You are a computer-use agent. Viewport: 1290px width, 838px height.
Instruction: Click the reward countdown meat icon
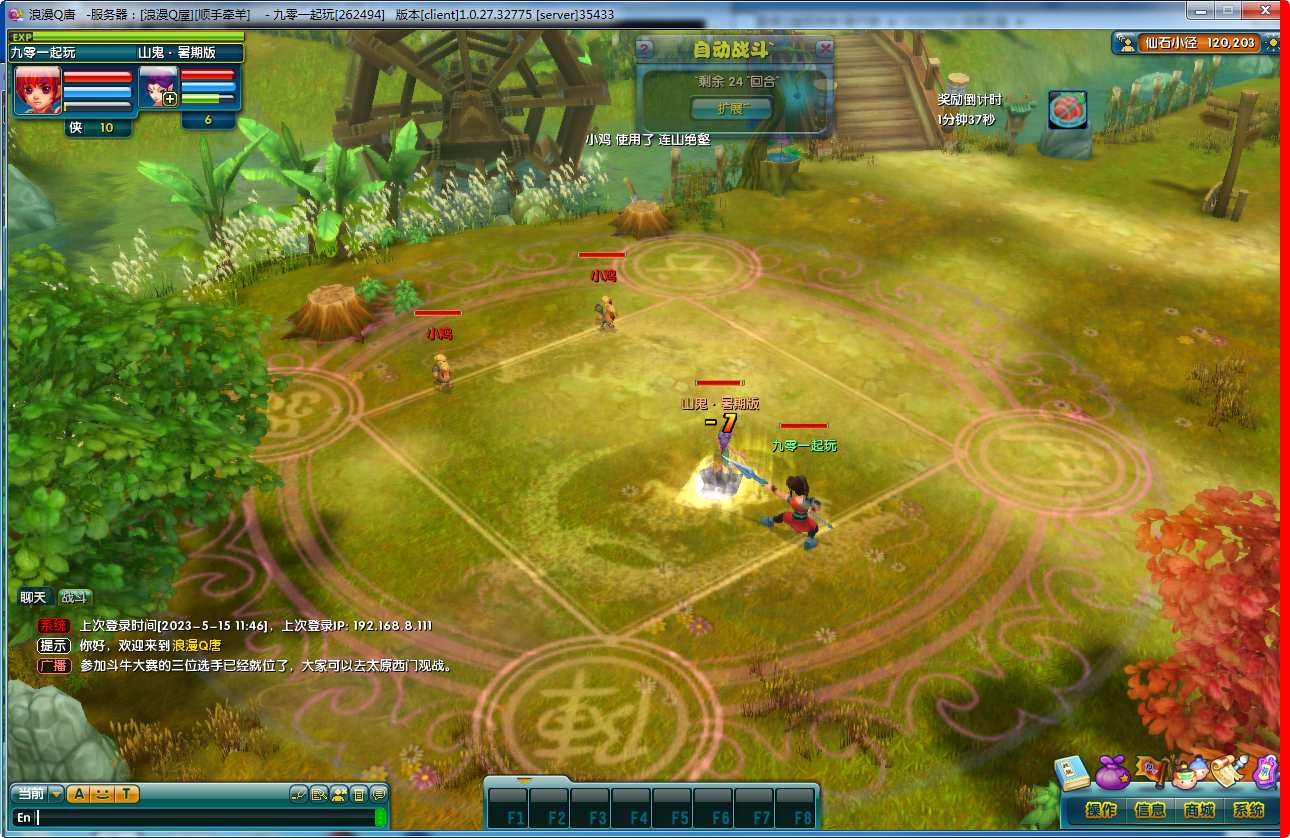click(1067, 109)
